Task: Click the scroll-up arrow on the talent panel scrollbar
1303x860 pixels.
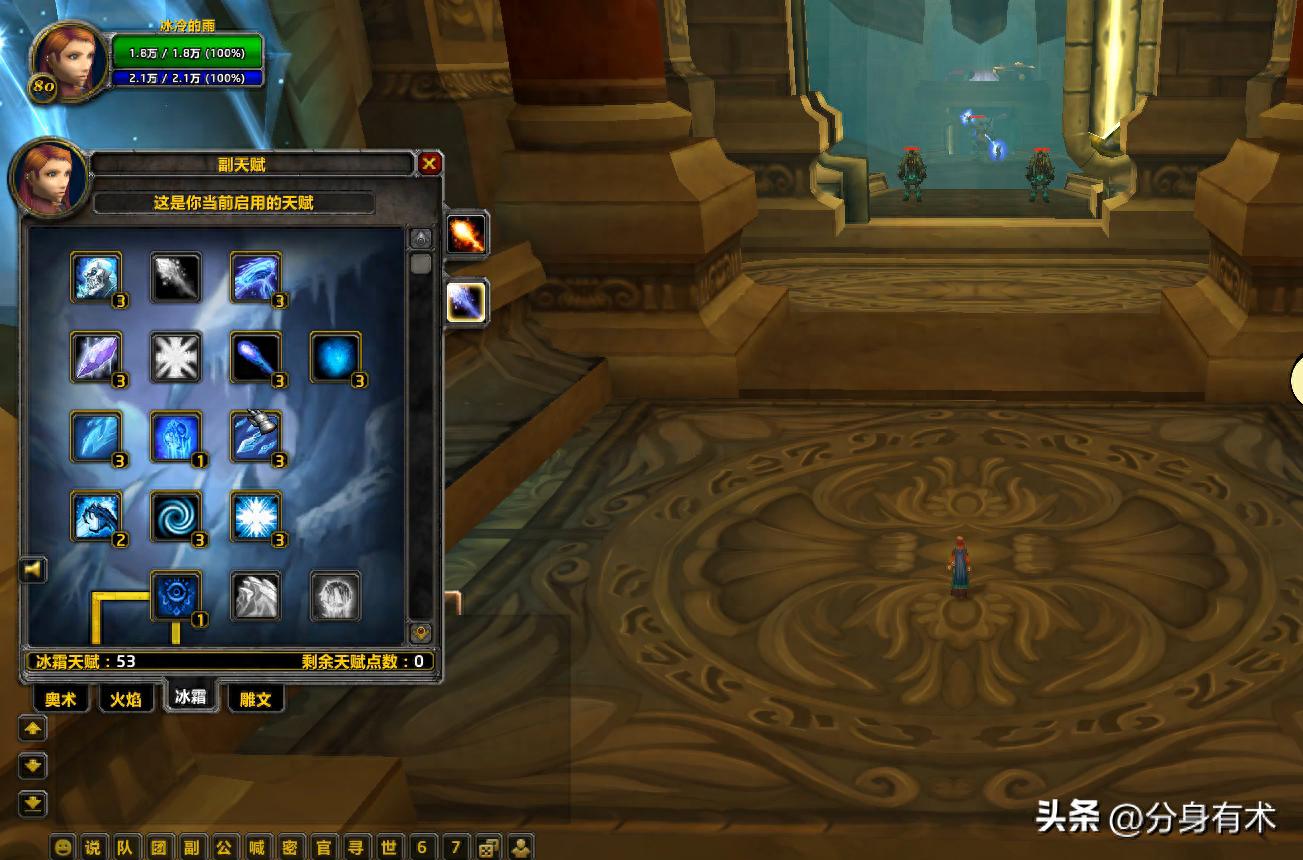Action: tap(420, 238)
